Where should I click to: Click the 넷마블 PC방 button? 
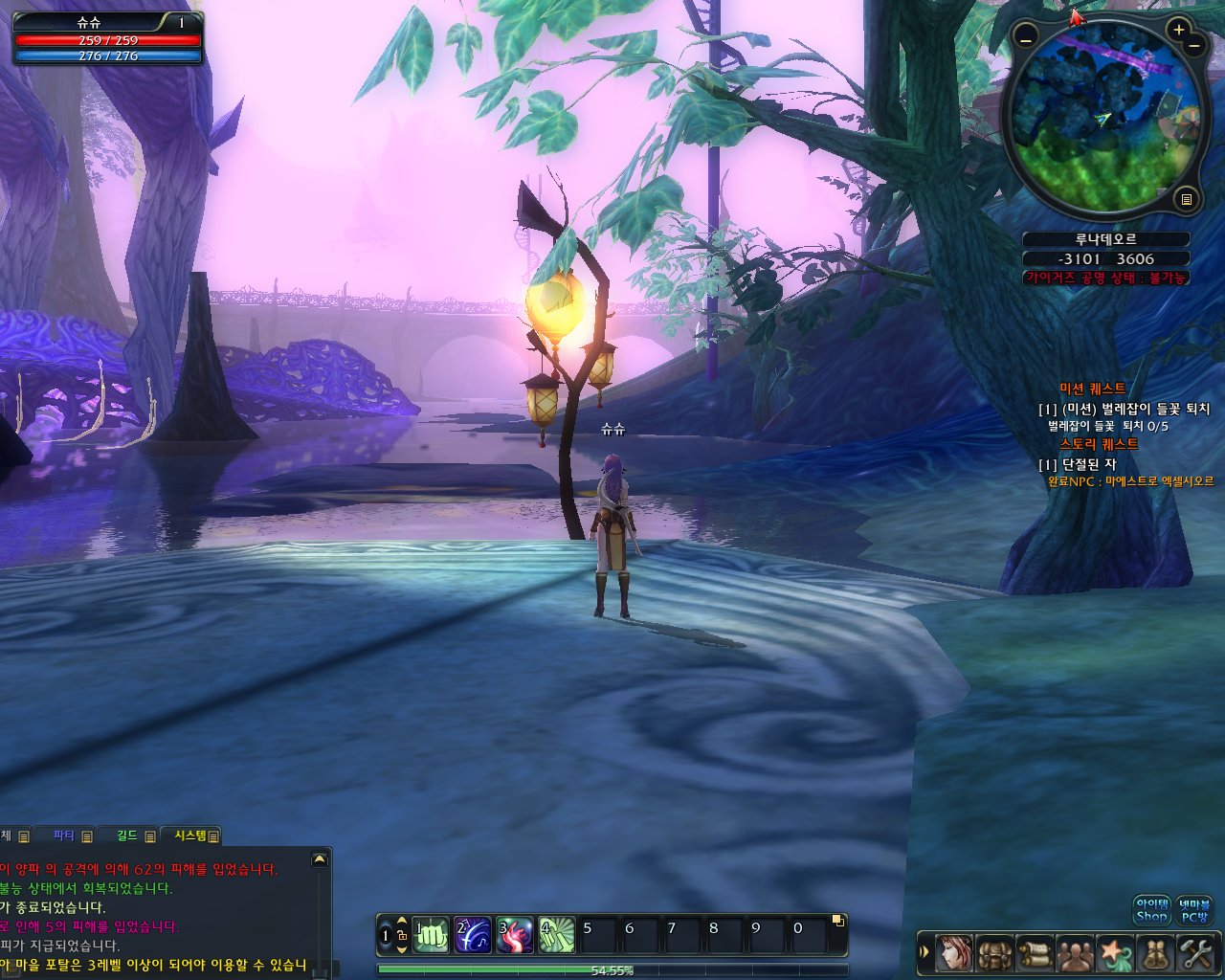1194,910
